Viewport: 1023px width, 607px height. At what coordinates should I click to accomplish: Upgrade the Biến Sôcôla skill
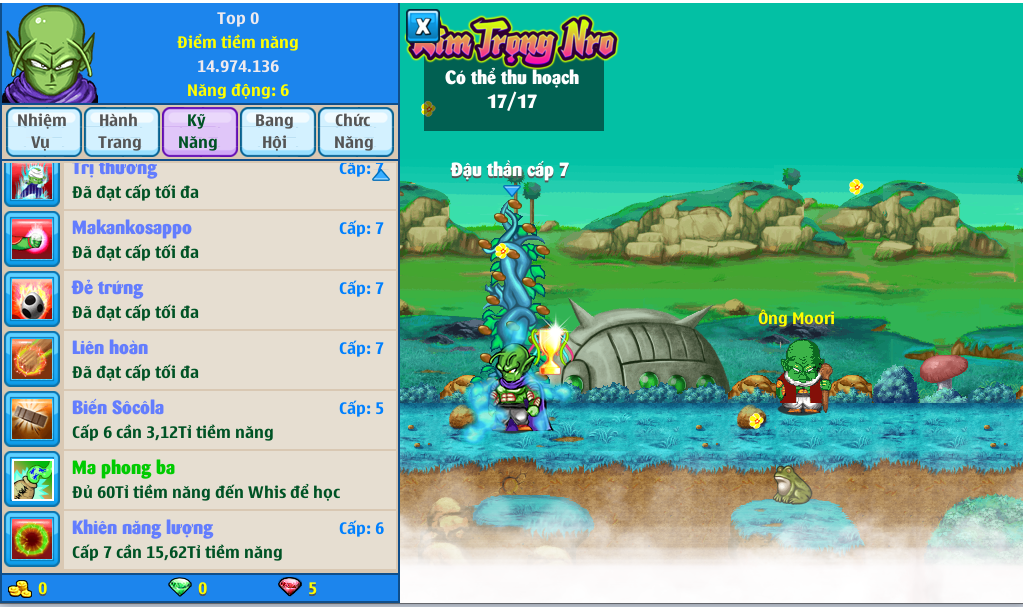coord(228,420)
